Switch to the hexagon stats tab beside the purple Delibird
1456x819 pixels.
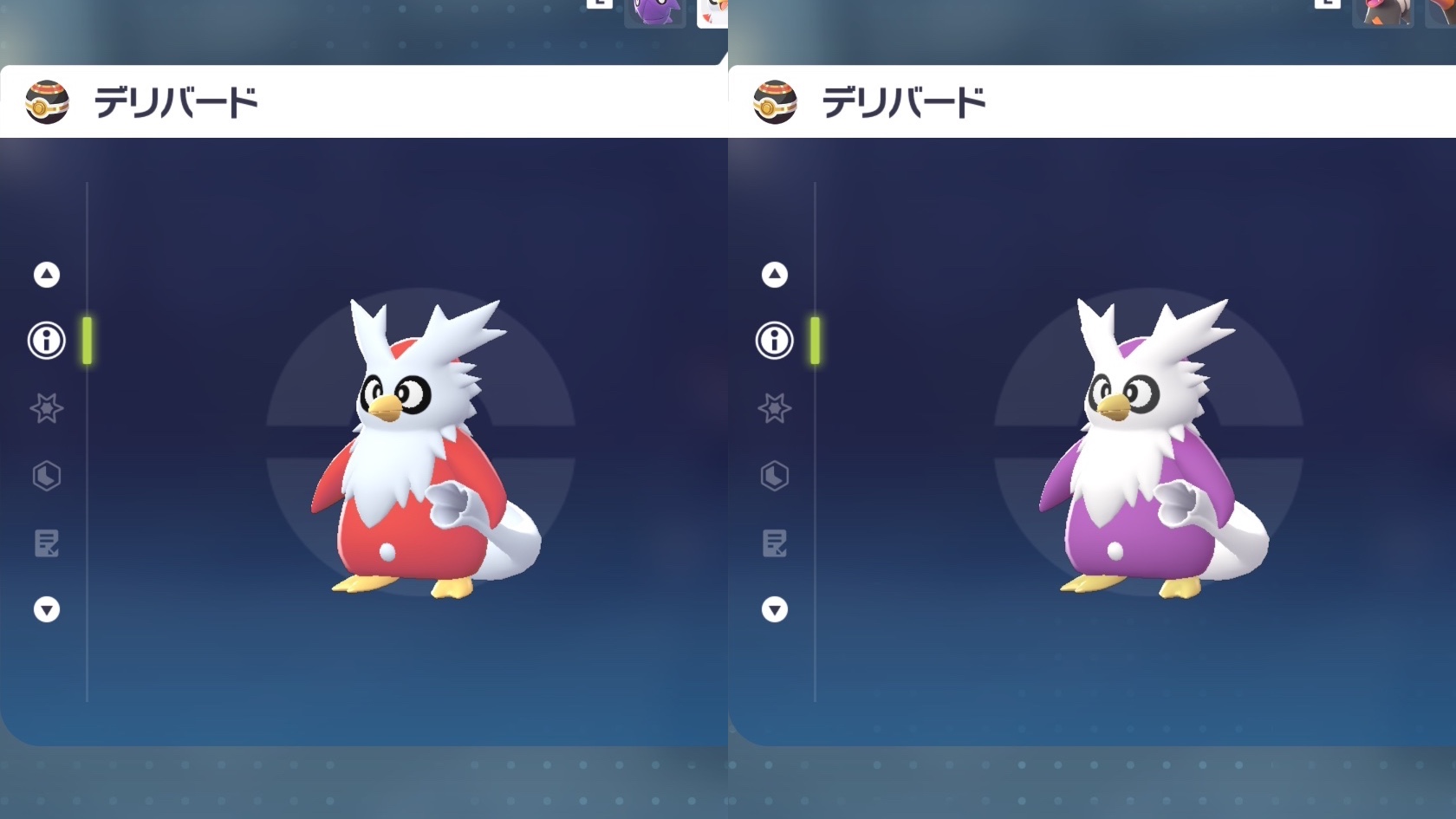tap(775, 476)
